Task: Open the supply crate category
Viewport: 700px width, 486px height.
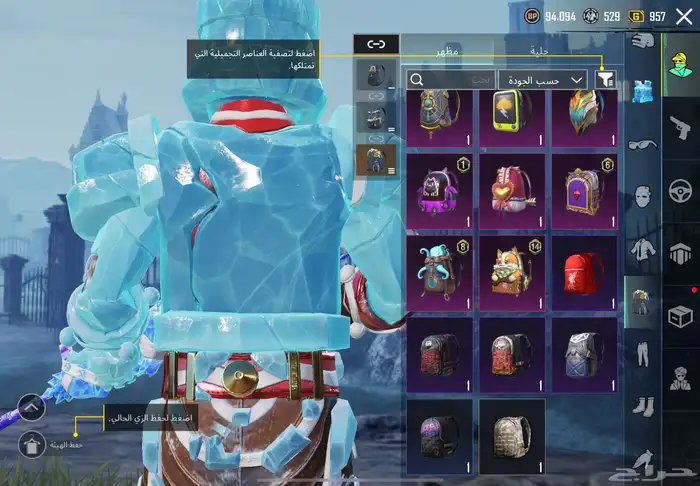Action: pyautogui.click(x=681, y=316)
